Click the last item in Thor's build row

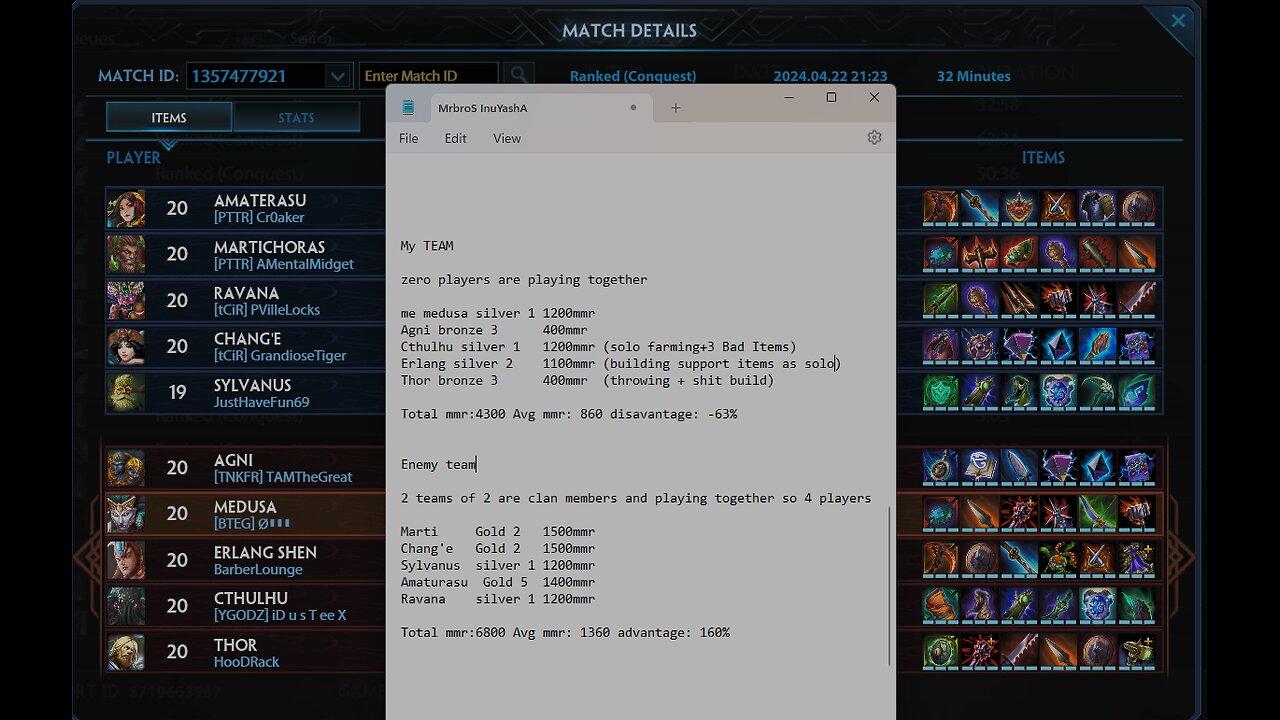(1139, 652)
